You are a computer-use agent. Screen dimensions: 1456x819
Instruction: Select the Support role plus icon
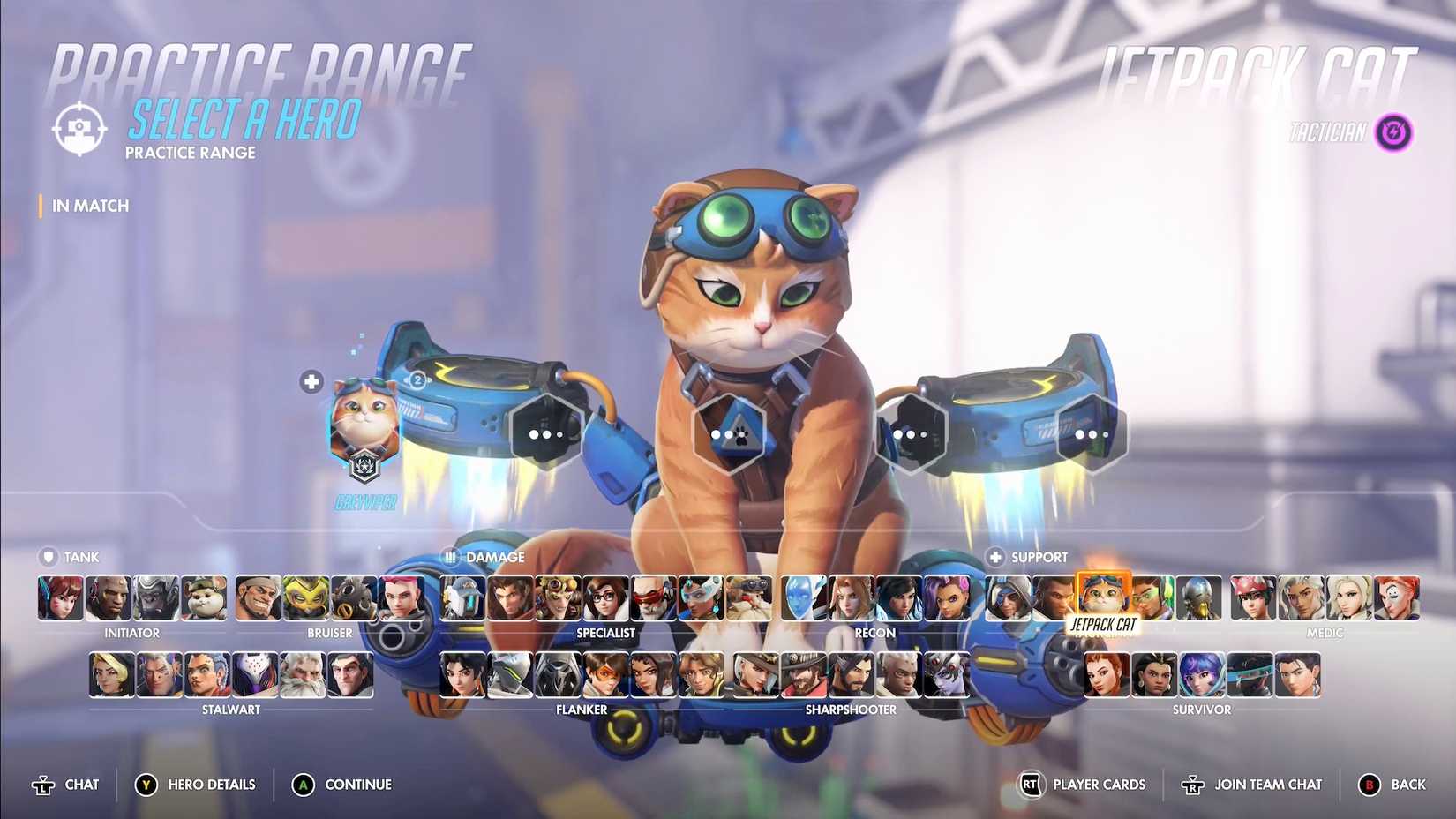click(995, 557)
